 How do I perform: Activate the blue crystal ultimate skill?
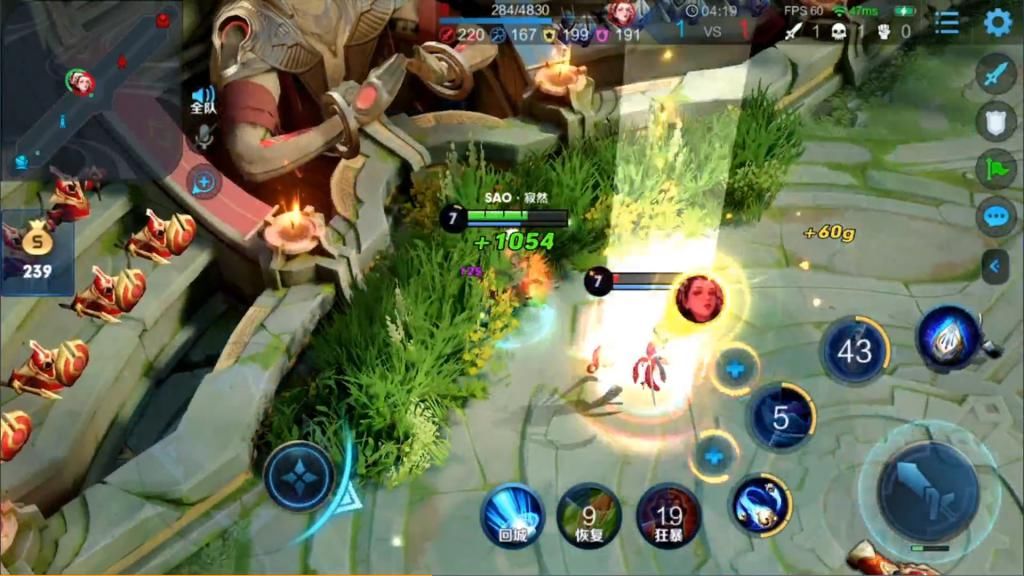948,338
